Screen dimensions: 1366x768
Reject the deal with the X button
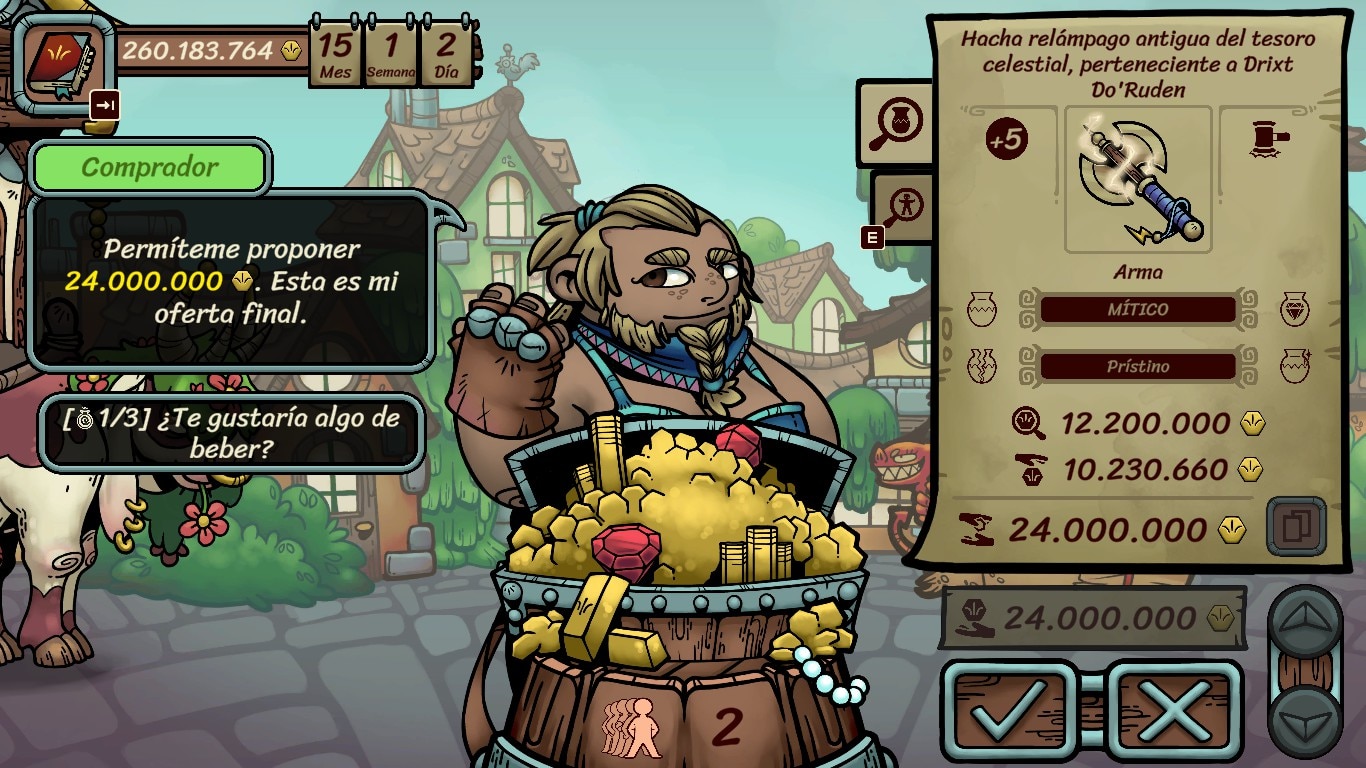pos(1174,710)
